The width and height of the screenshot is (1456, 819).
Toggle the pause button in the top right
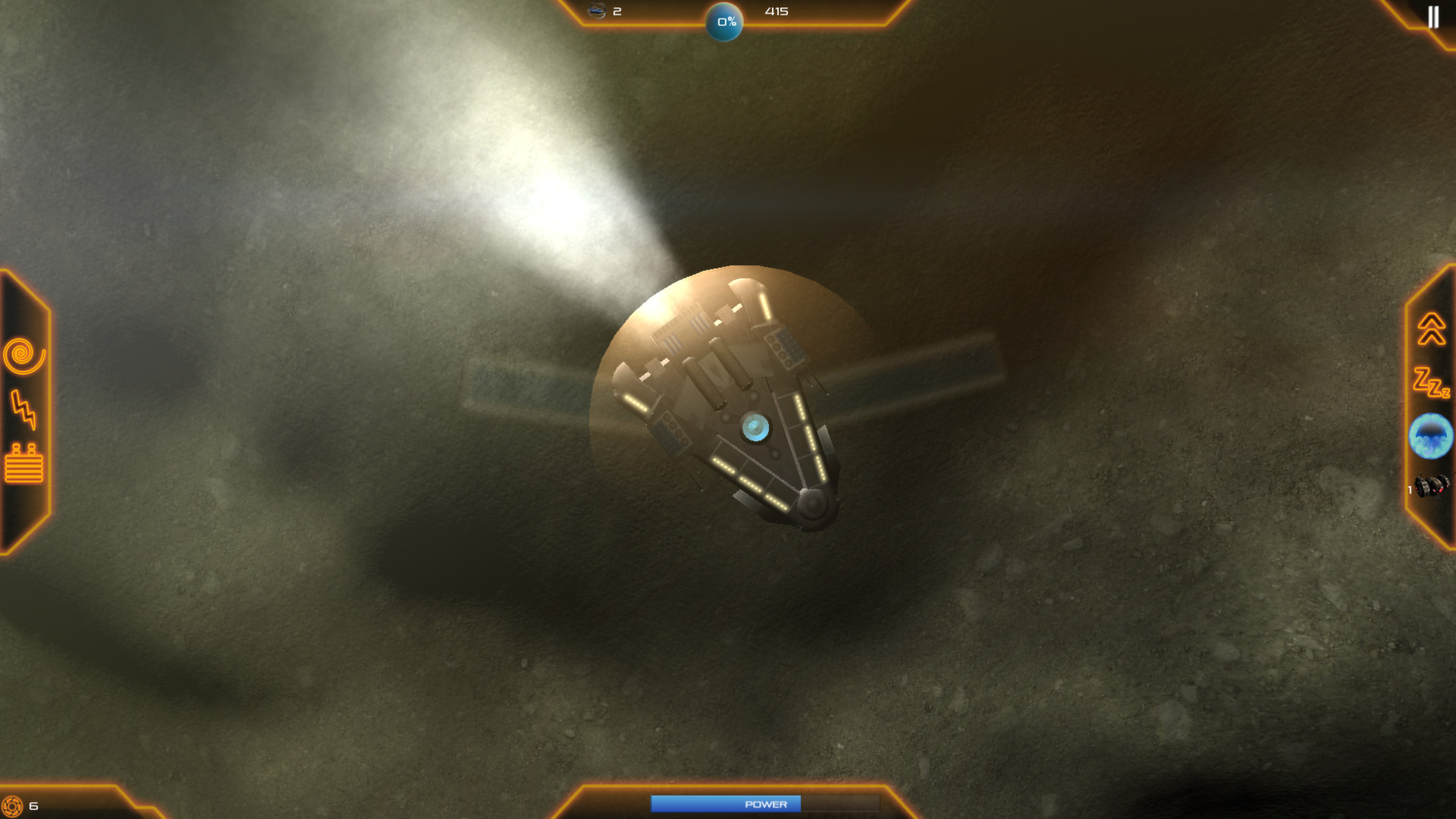(x=1433, y=17)
